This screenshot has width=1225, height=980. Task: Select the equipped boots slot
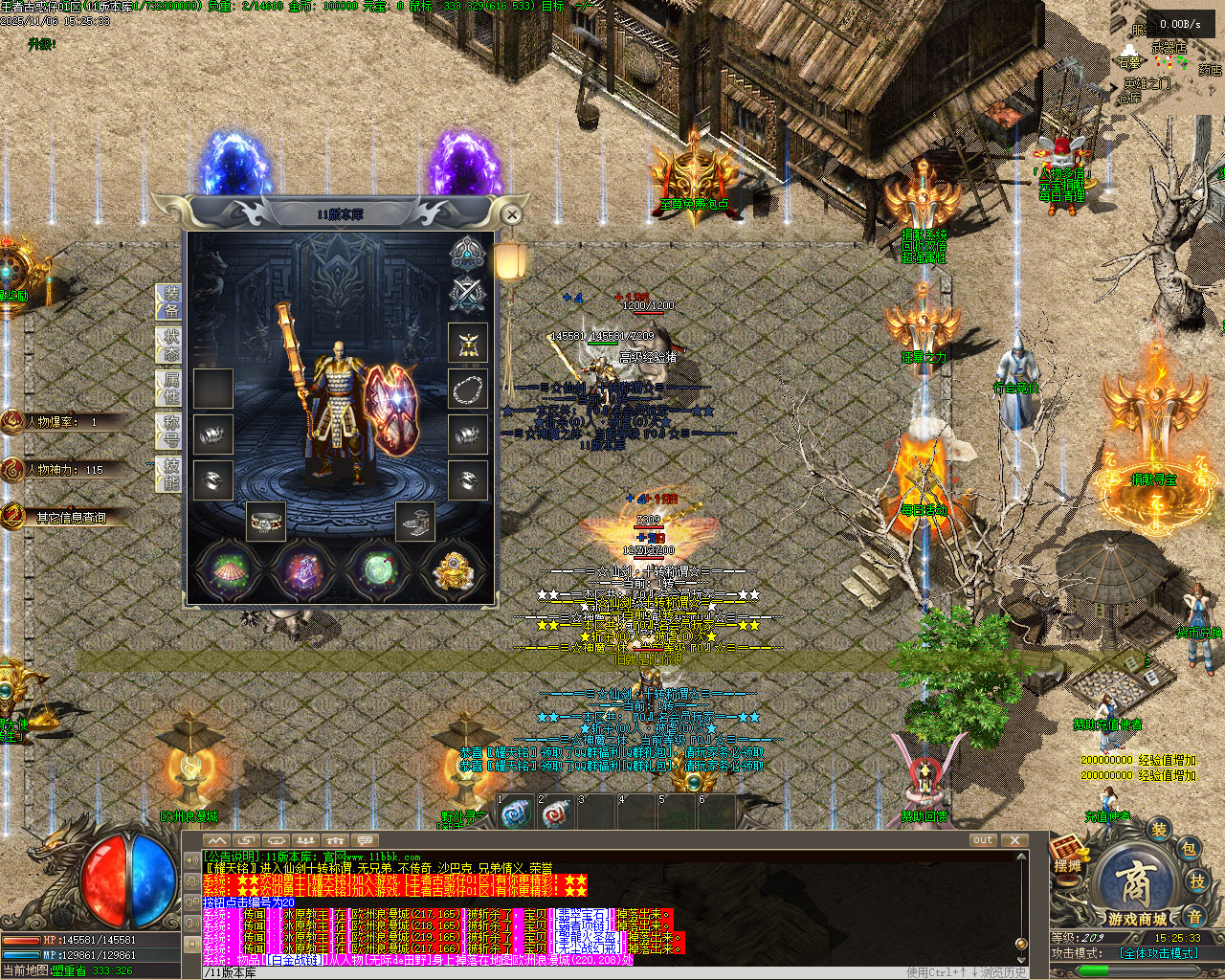(415, 522)
